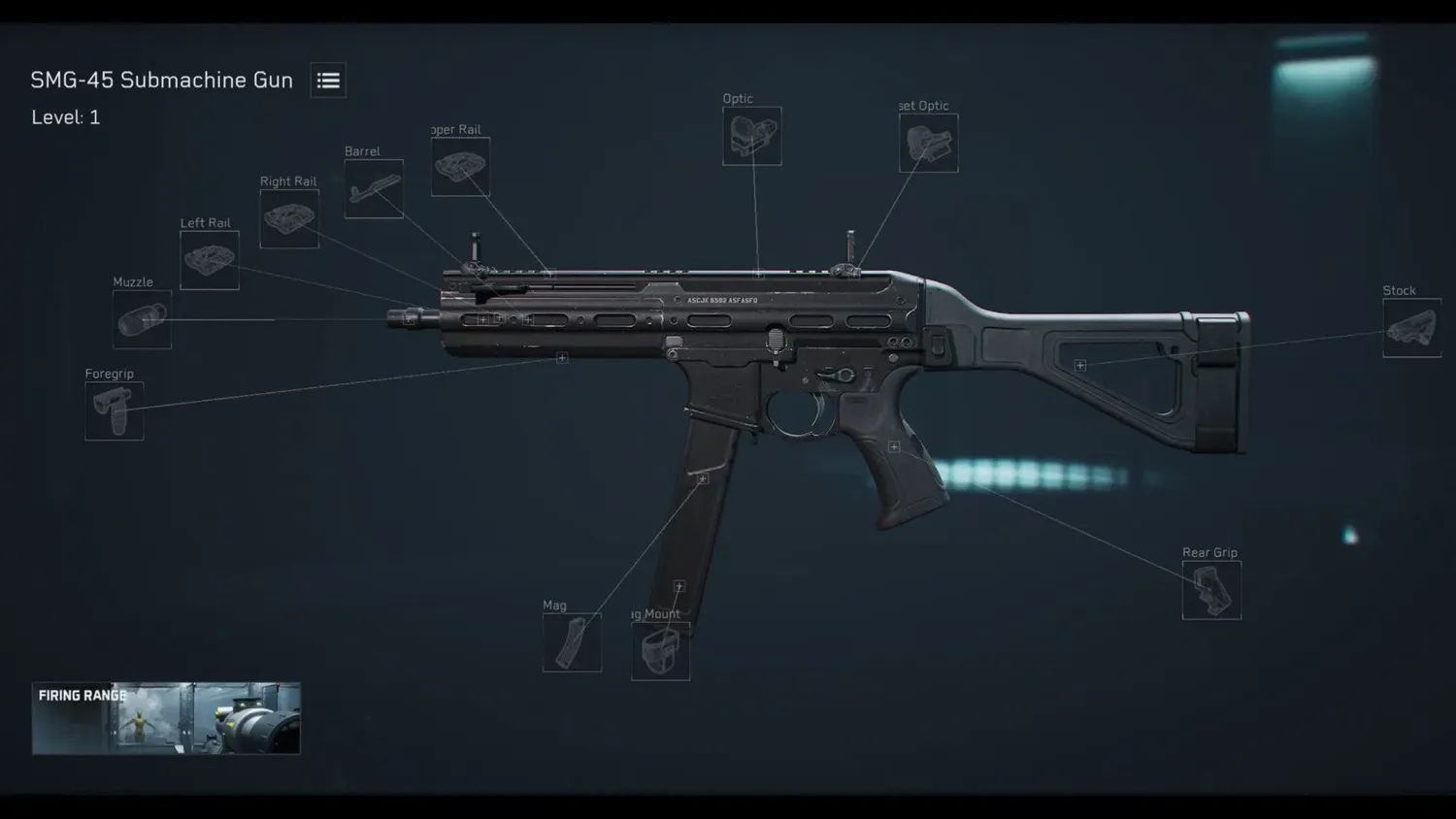
Task: Click the FIRING RANGE label
Action: [82, 695]
